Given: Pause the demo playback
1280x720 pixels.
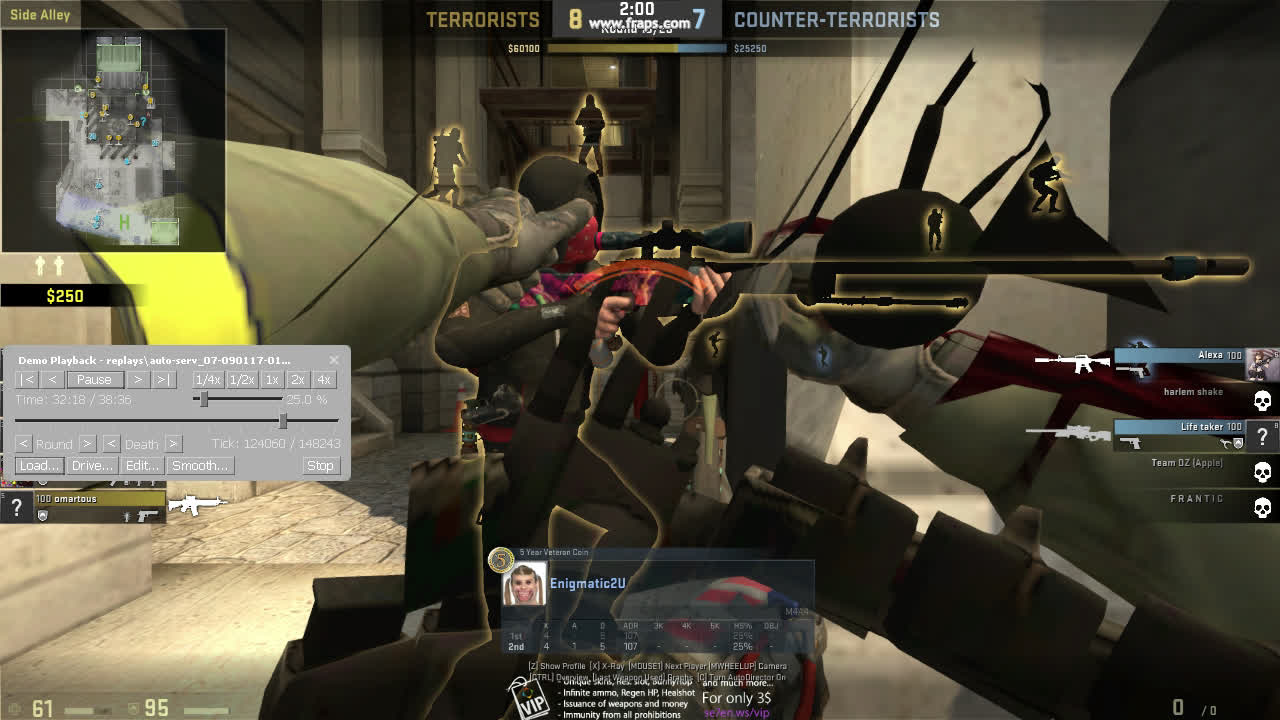Looking at the screenshot, I should point(94,380).
